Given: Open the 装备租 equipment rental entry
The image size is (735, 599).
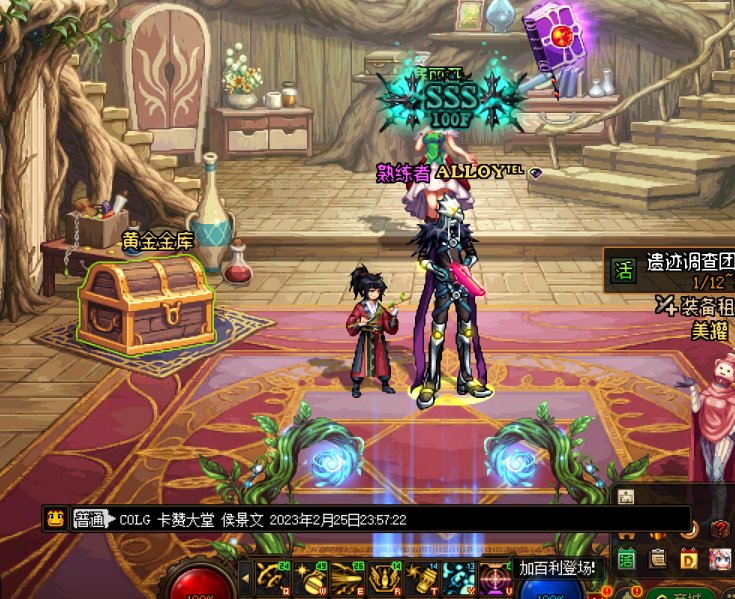Looking at the screenshot, I should pos(700,305).
